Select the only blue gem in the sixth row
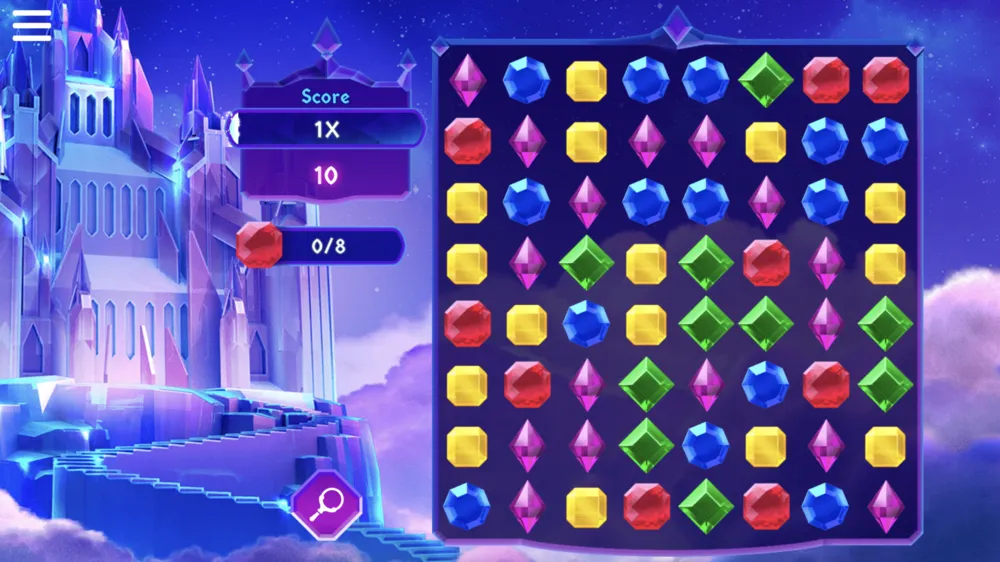 point(766,385)
